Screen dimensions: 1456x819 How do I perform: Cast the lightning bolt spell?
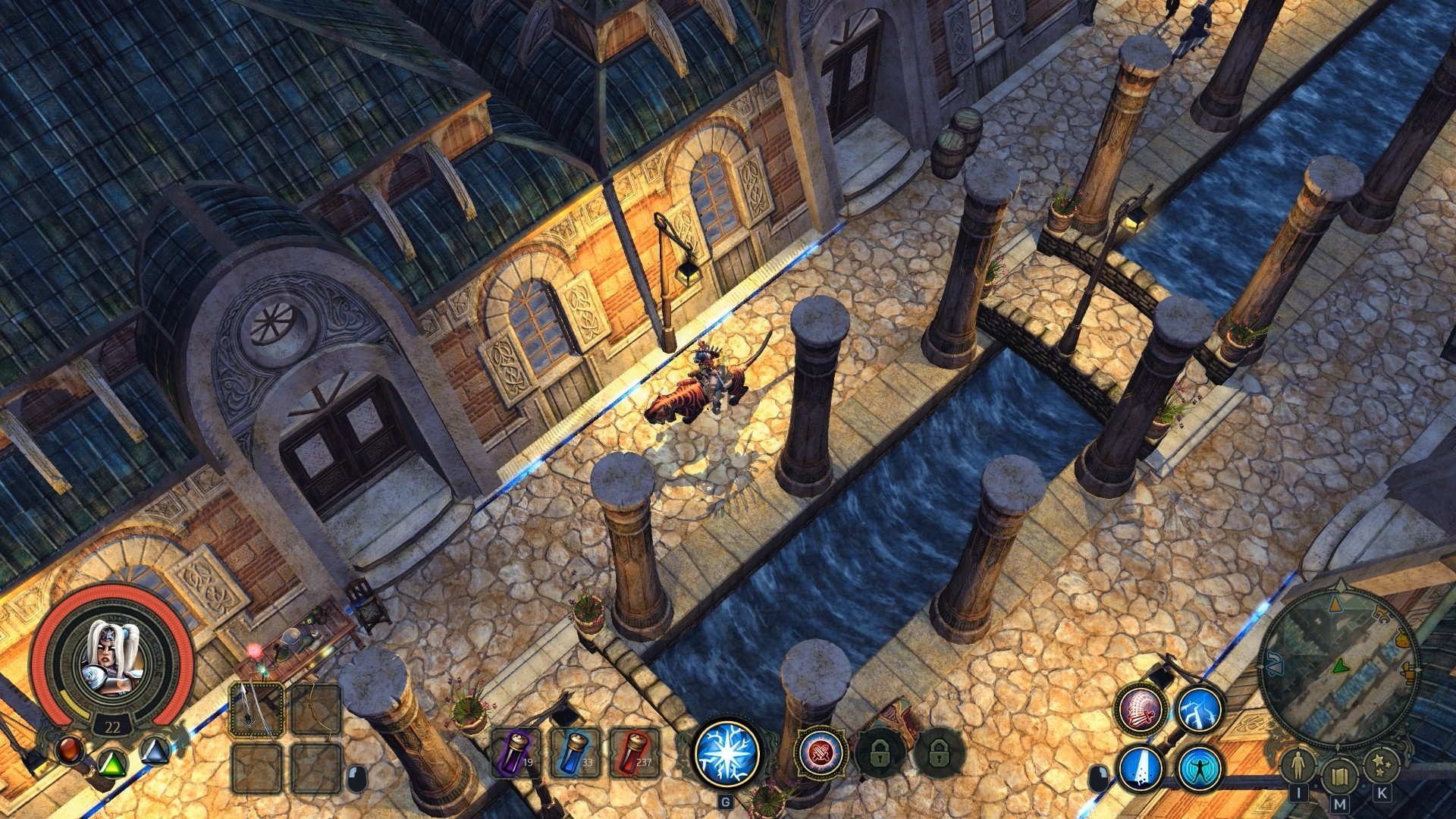click(x=1200, y=709)
